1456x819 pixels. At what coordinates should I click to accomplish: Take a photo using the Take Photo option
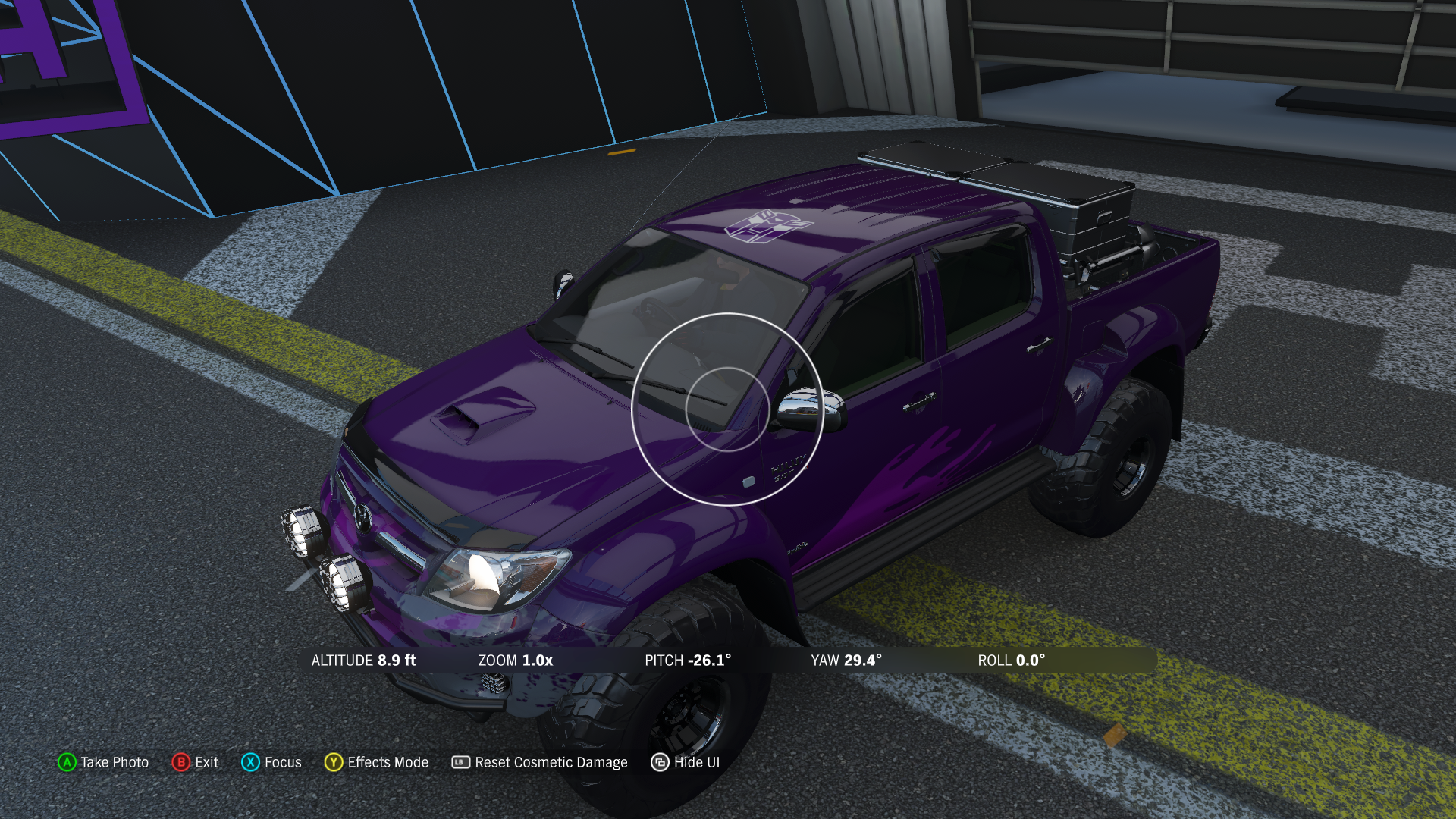(104, 762)
